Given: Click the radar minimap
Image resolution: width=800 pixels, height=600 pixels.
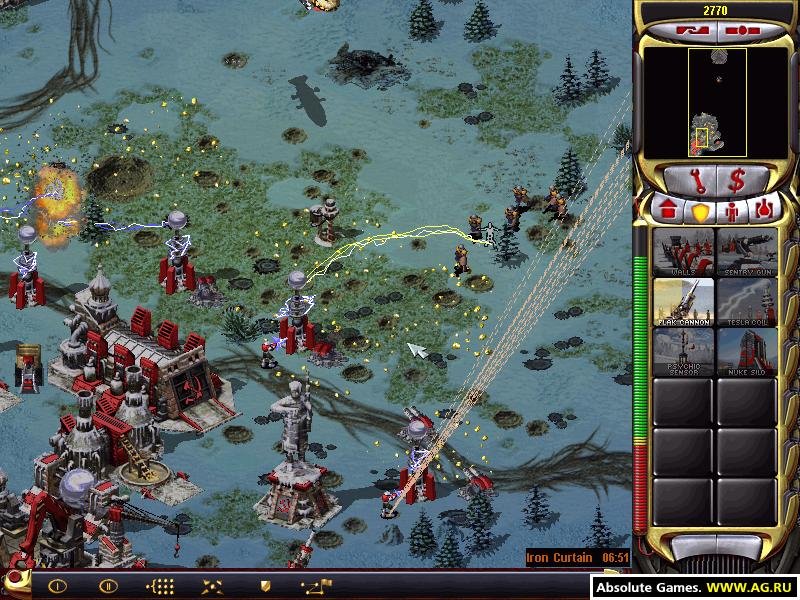Looking at the screenshot, I should tap(716, 102).
